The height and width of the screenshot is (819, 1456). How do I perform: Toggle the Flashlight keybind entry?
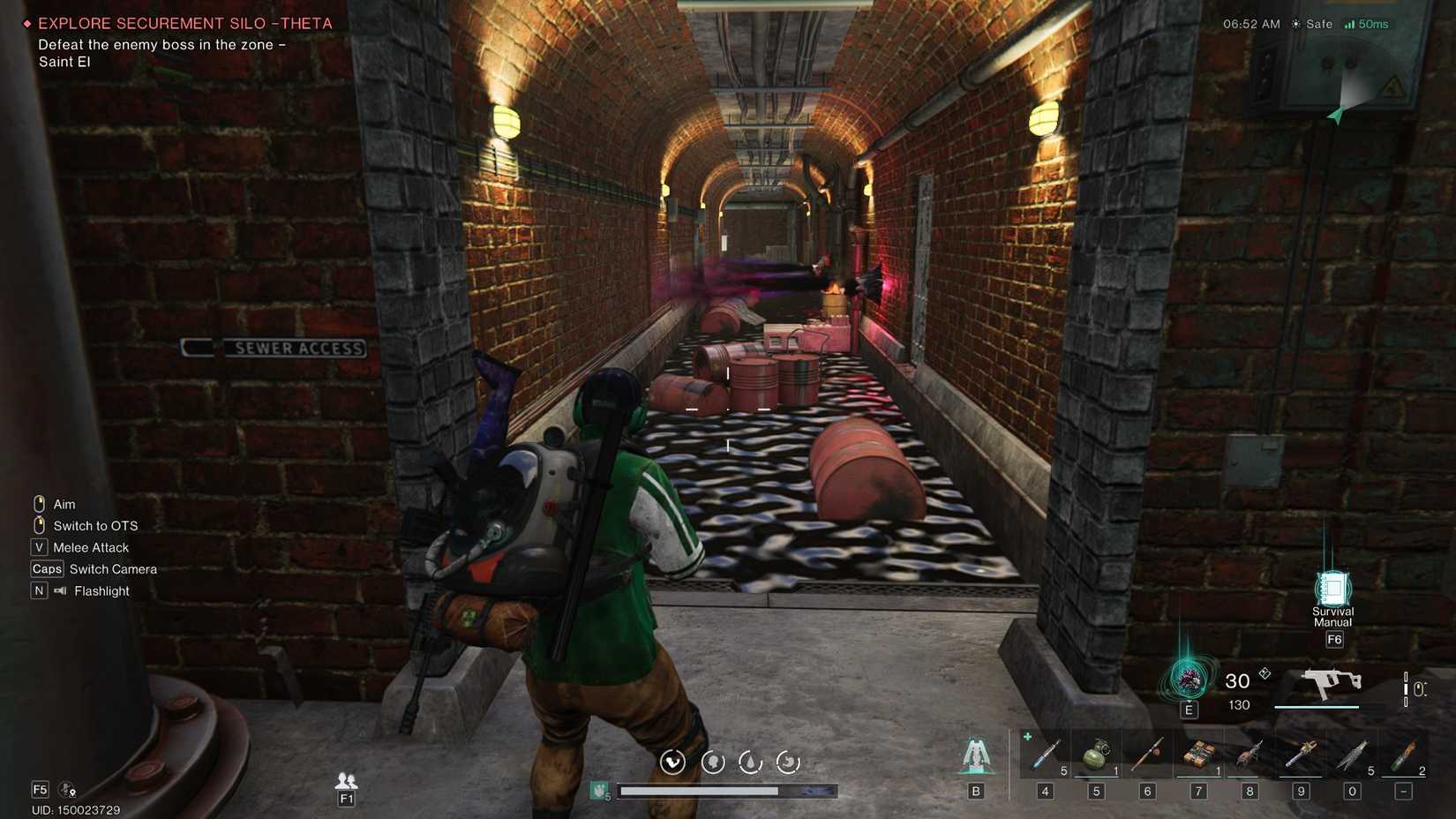pyautogui.click(x=92, y=590)
